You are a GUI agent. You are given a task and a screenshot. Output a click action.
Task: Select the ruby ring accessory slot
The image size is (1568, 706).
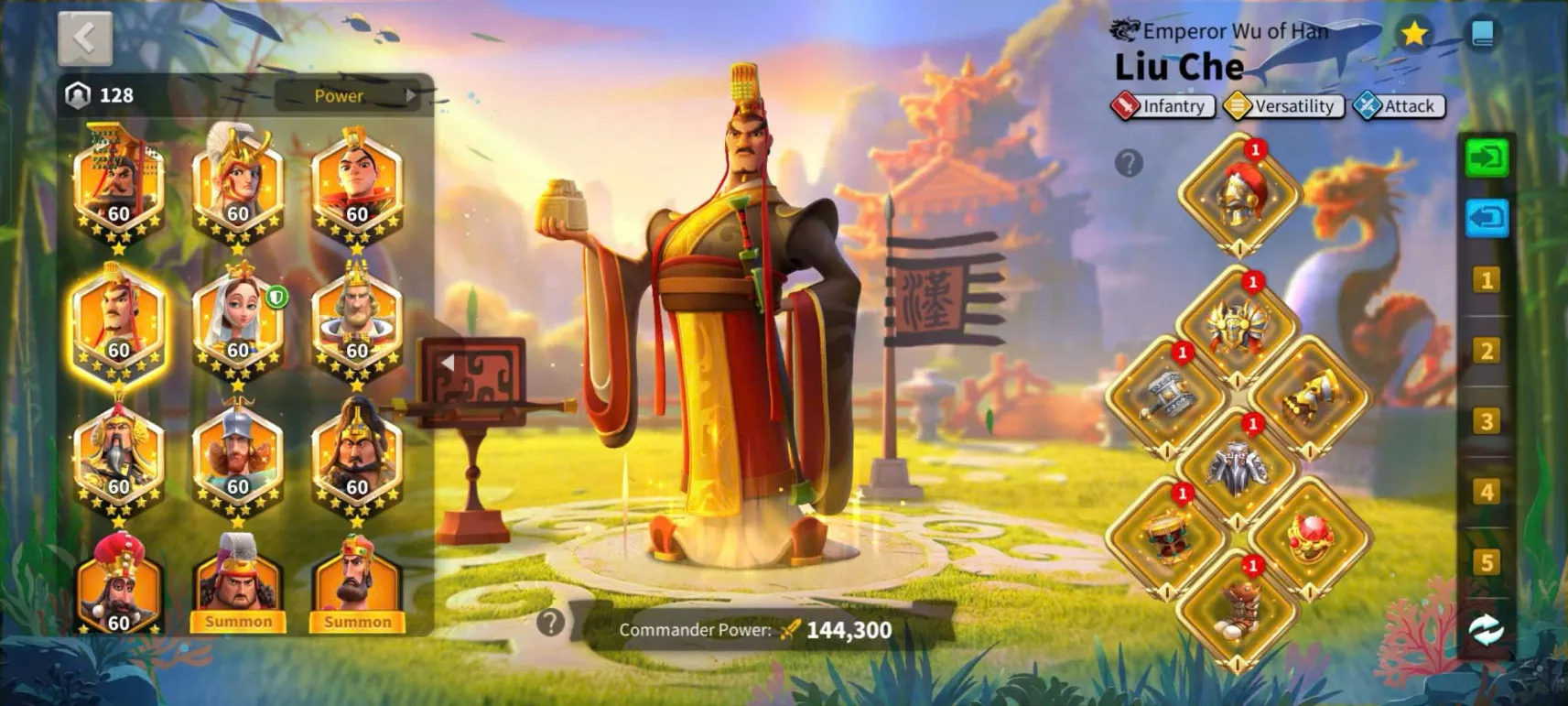1309,538
